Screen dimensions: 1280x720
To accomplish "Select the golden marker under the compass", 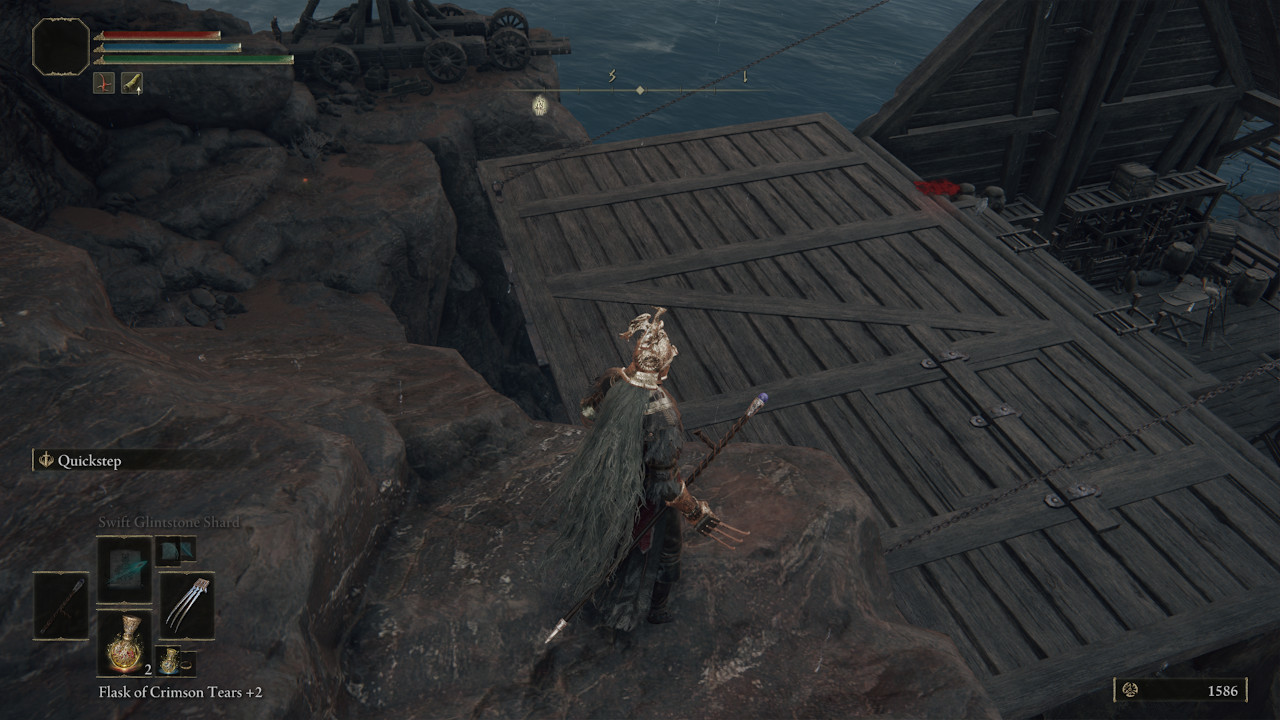I will (540, 105).
